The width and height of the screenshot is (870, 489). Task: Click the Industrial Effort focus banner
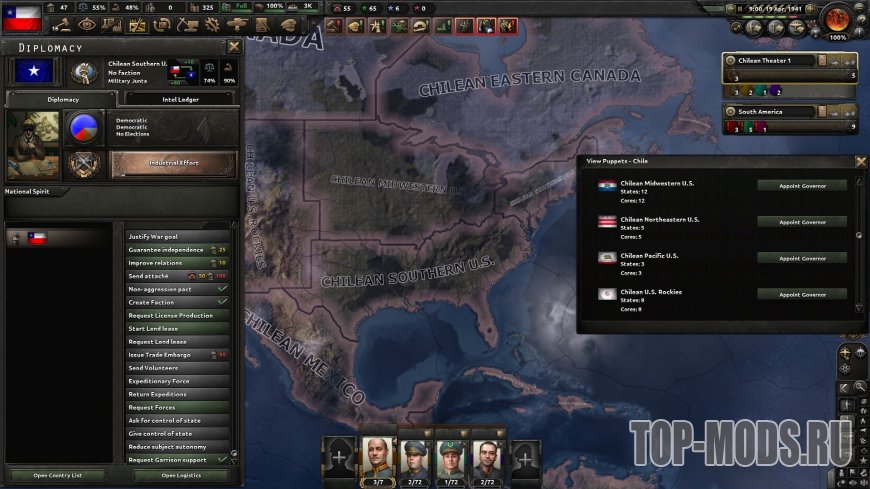pos(174,162)
